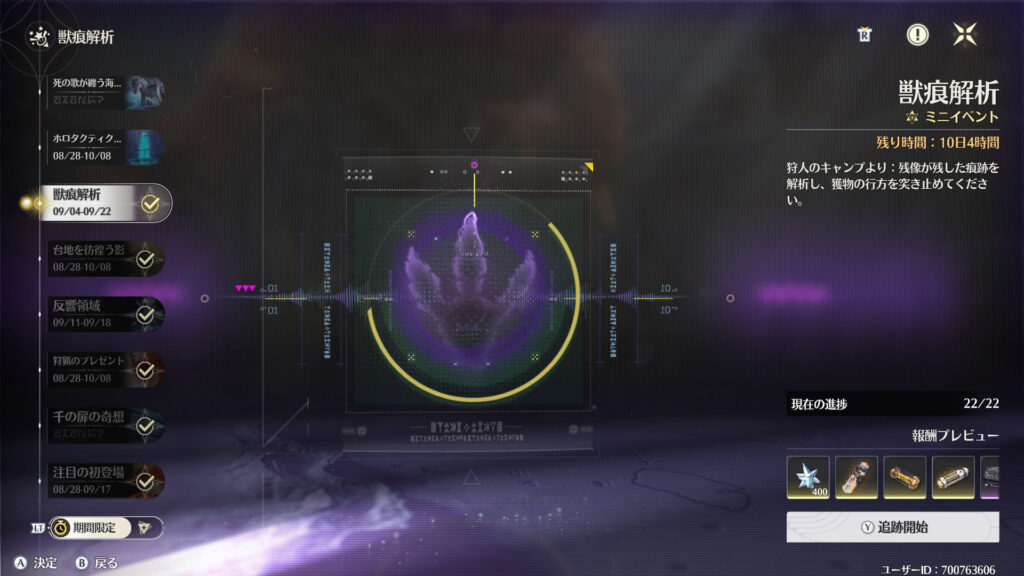Open the exclamation mark info icon
Screen dimensions: 1024x576
click(x=917, y=35)
